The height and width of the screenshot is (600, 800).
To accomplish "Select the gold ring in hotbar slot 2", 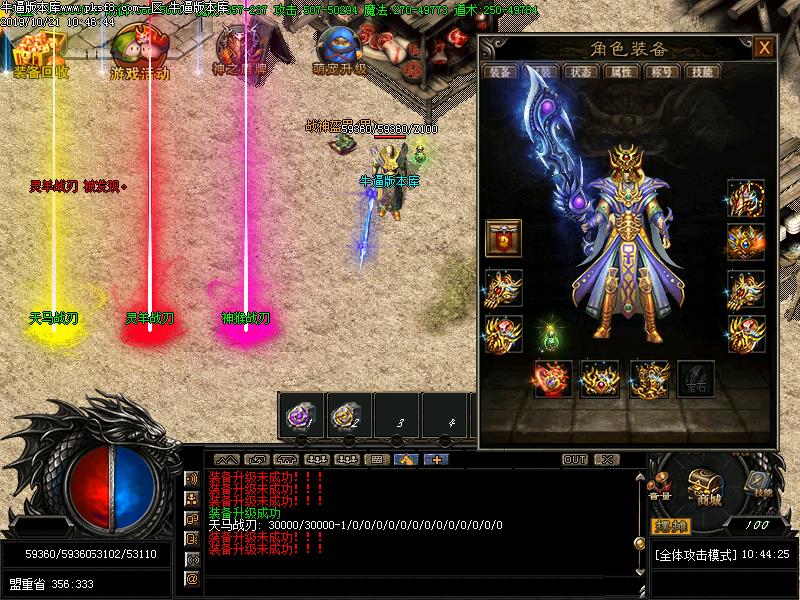I will pyautogui.click(x=348, y=413).
